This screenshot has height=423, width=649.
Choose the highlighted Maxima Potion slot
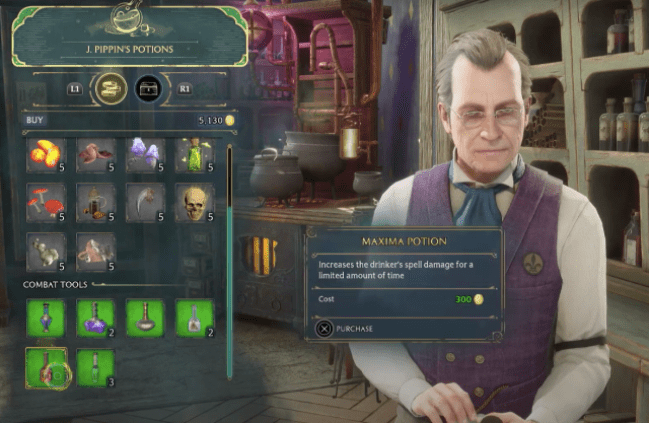pos(46,367)
